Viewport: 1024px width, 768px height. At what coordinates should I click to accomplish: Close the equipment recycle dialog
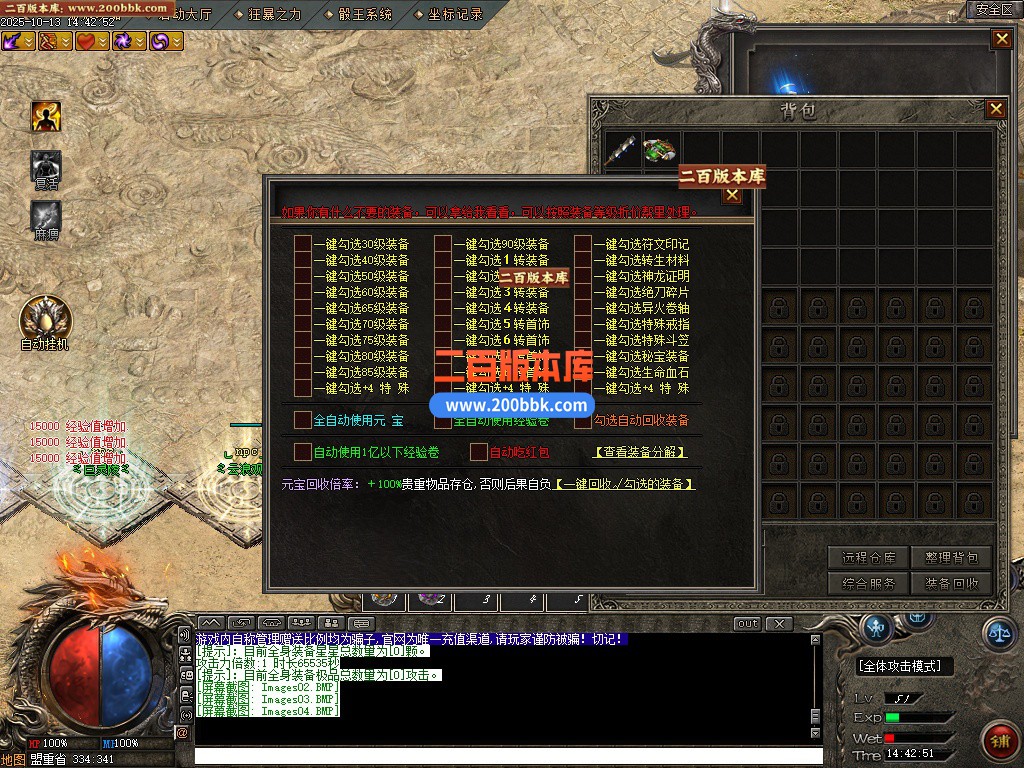coord(732,195)
